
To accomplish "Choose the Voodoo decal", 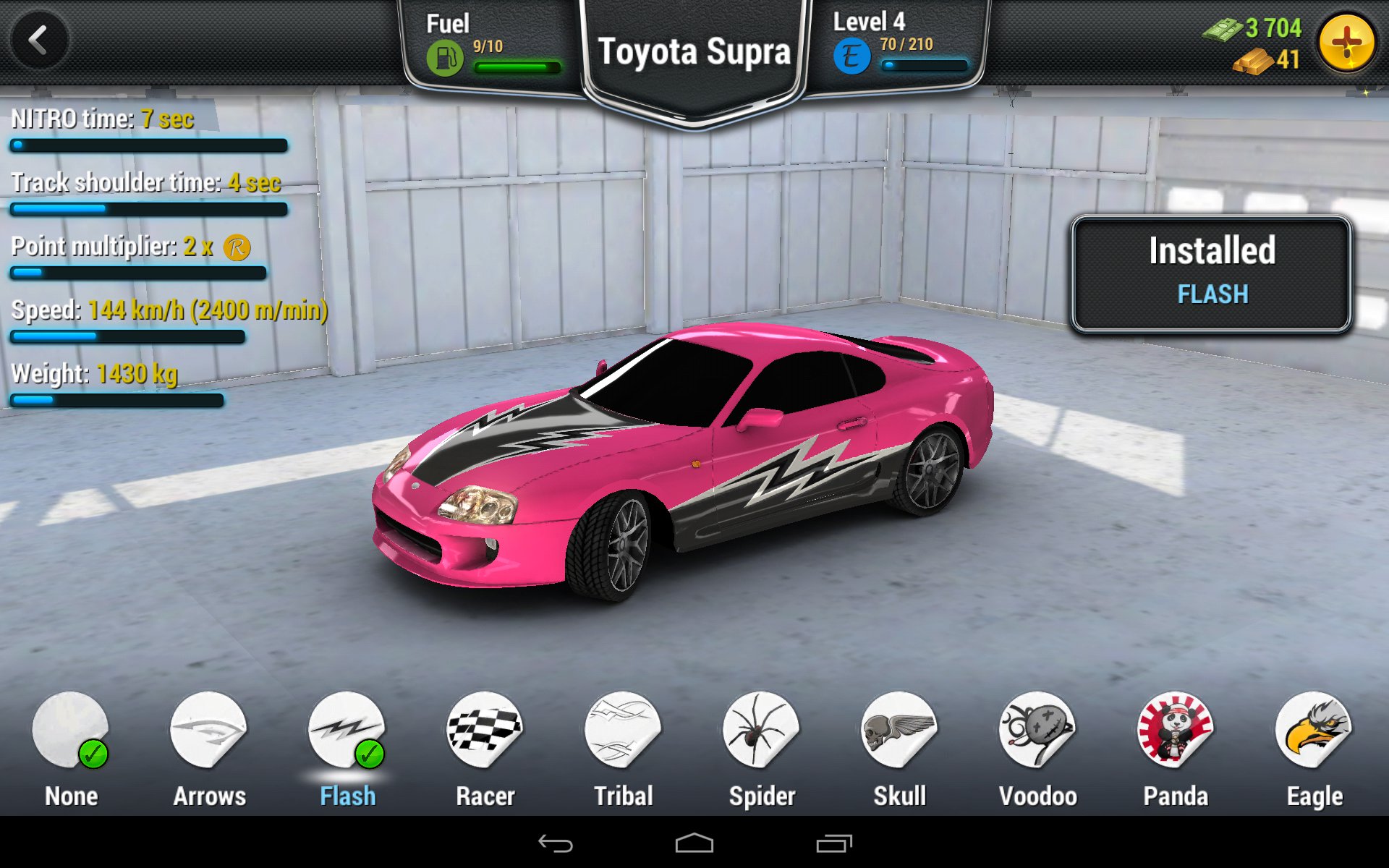I will (1037, 731).
